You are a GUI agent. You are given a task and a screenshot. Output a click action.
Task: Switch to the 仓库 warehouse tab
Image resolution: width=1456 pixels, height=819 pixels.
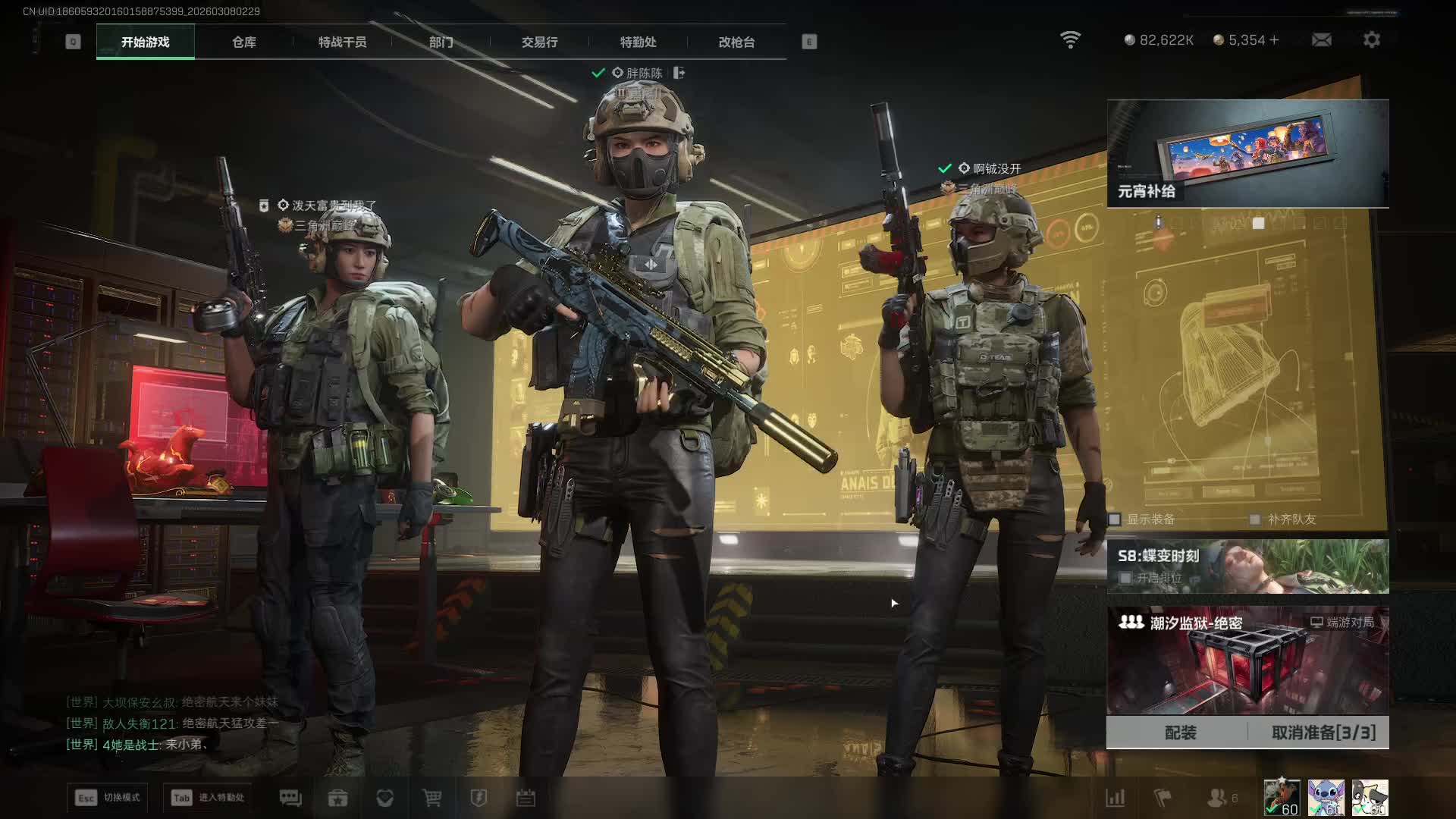pyautogui.click(x=243, y=42)
